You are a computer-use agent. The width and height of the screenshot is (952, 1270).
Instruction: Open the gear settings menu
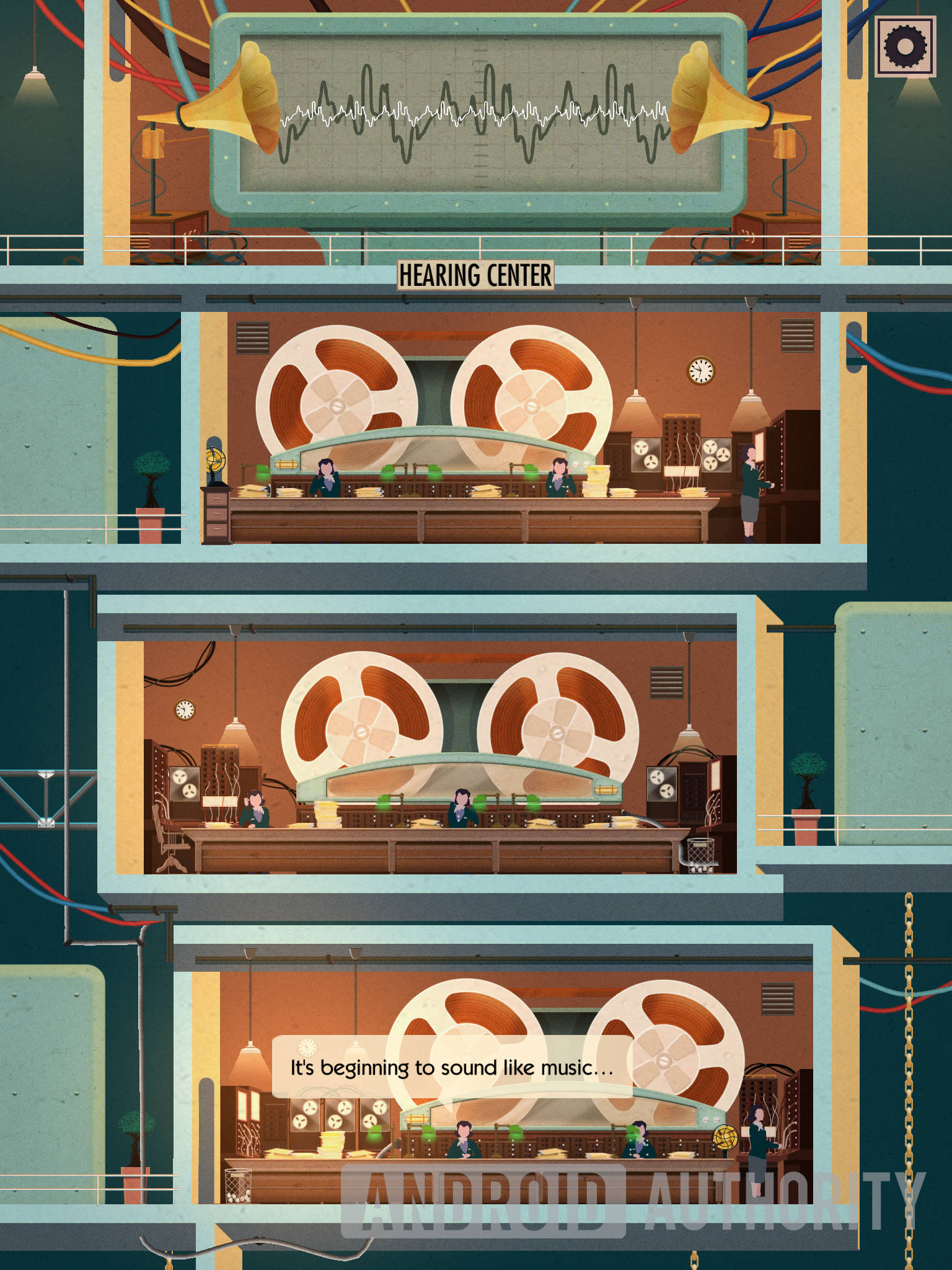click(905, 47)
